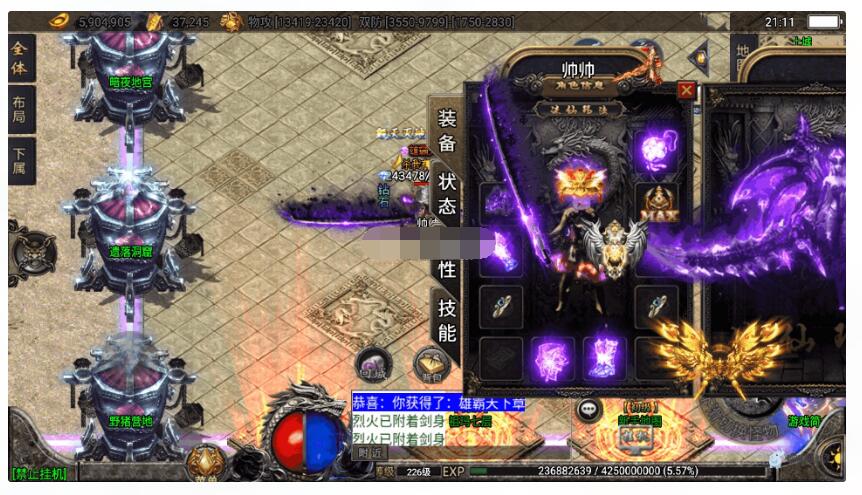Select the winged lion shield equipment icon
This screenshot has height=495, width=862.
[611, 247]
